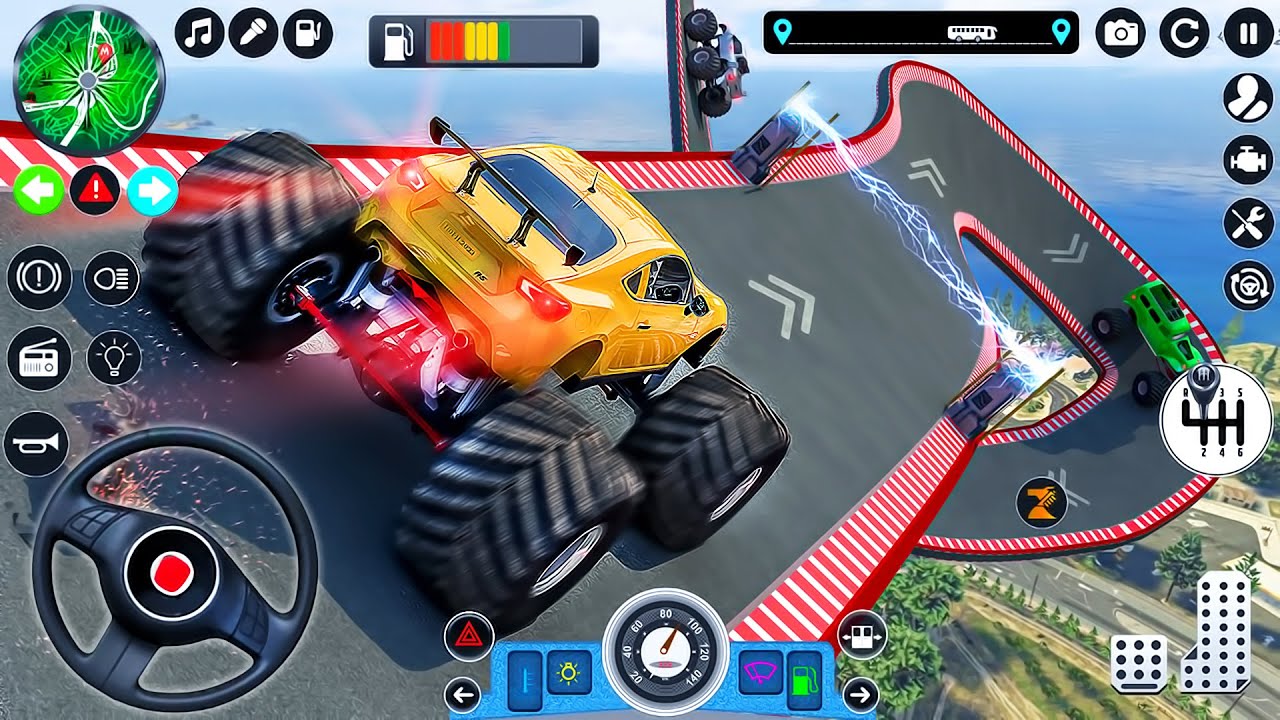This screenshot has height=720, width=1280.
Task: Tap the circular restart arrow button
Action: click(1184, 34)
